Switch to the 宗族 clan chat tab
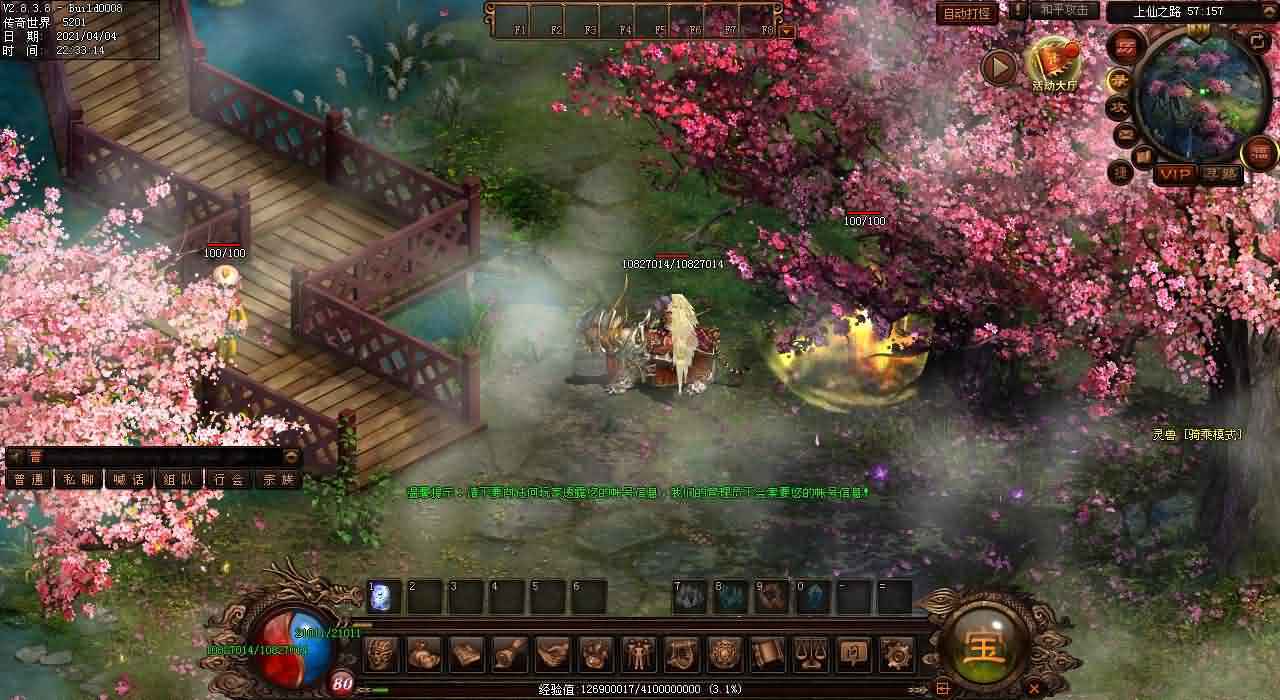This screenshot has width=1280, height=700. tap(278, 479)
